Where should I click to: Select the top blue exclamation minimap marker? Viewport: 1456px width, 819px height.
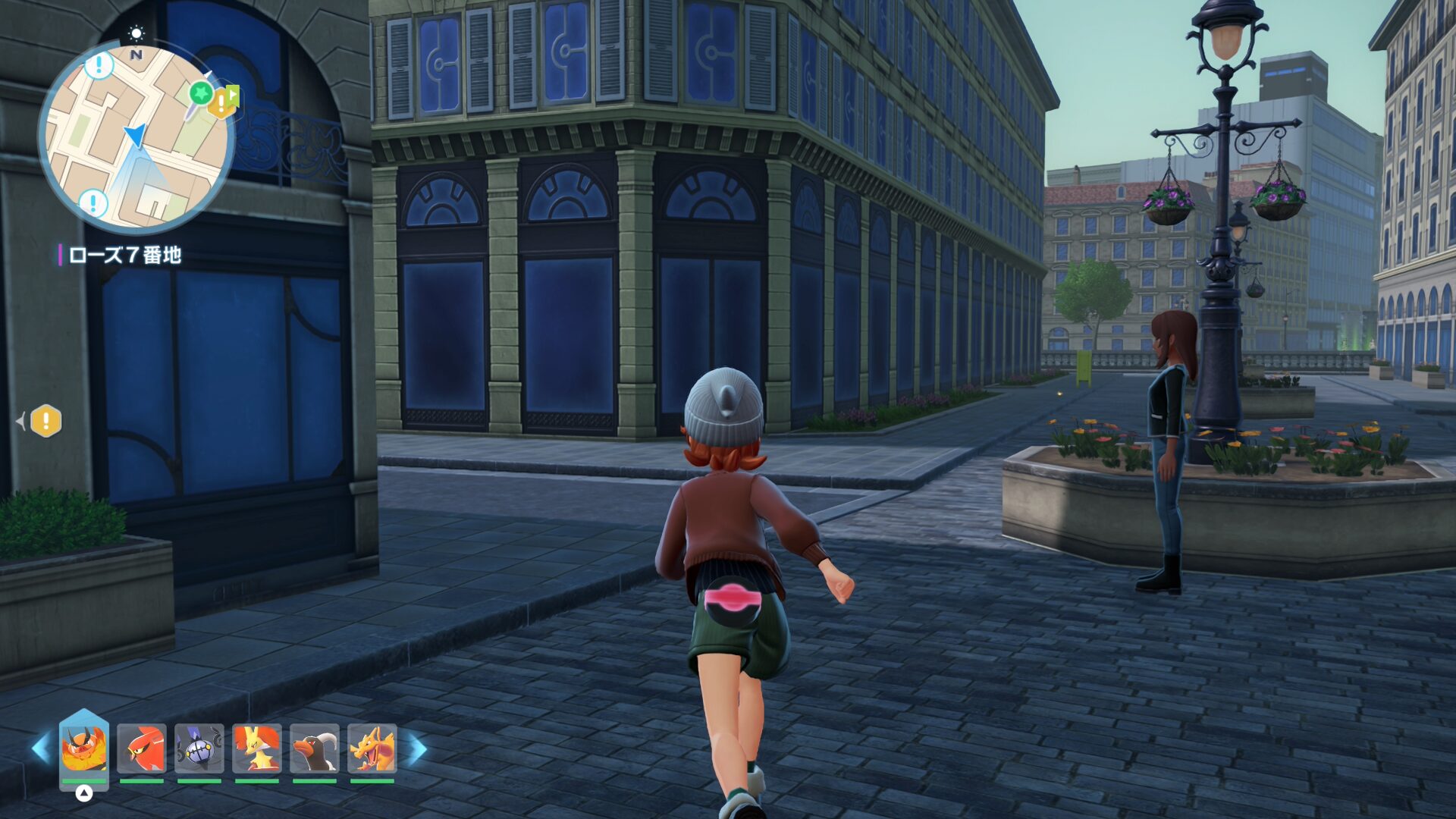point(99,66)
